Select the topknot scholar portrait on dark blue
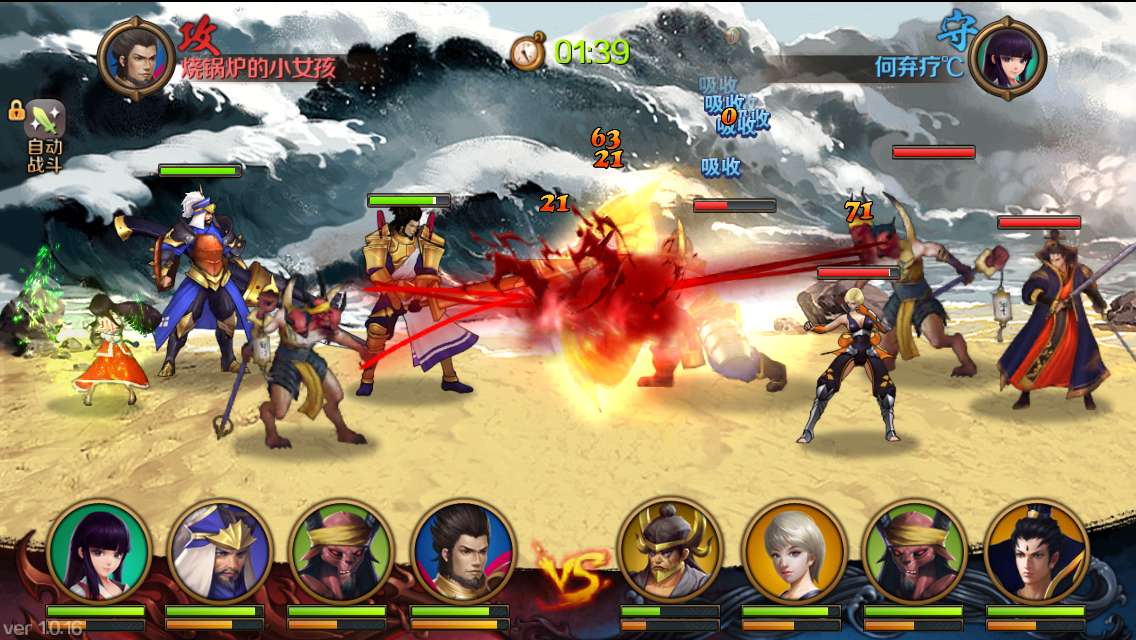 pyautogui.click(x=1036, y=552)
